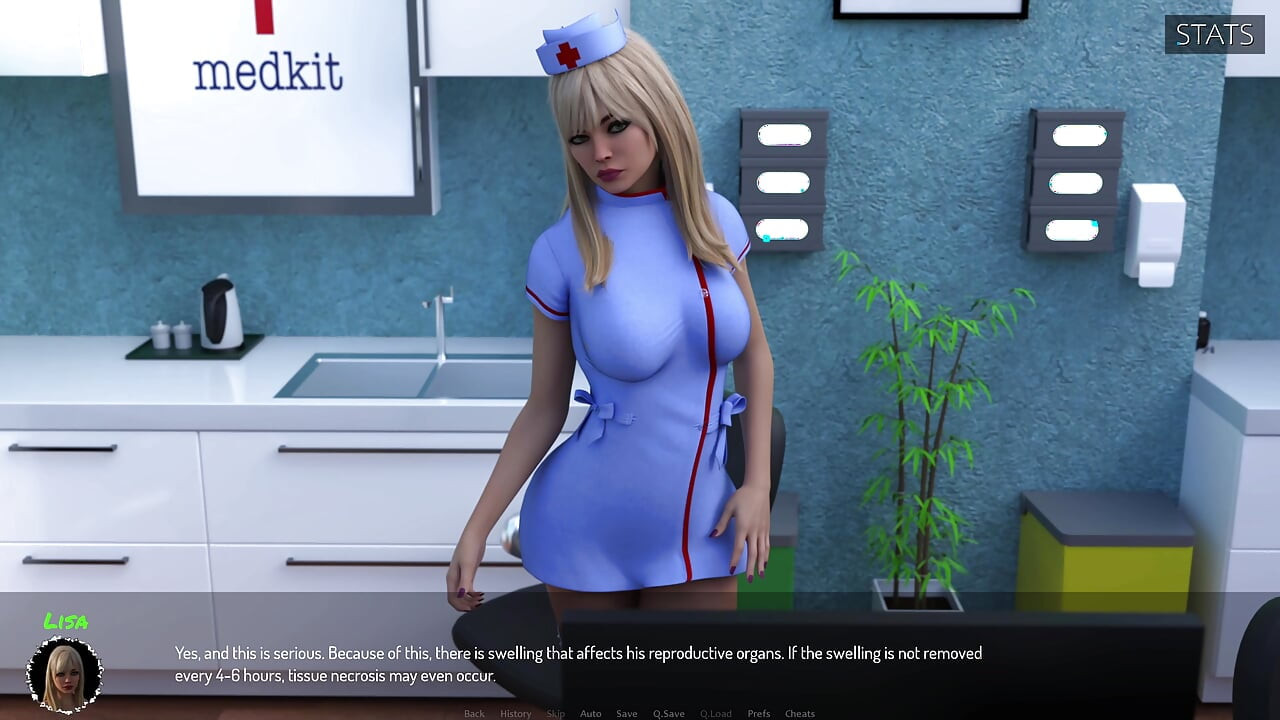Click Lisa's circular portrait

coord(65,675)
